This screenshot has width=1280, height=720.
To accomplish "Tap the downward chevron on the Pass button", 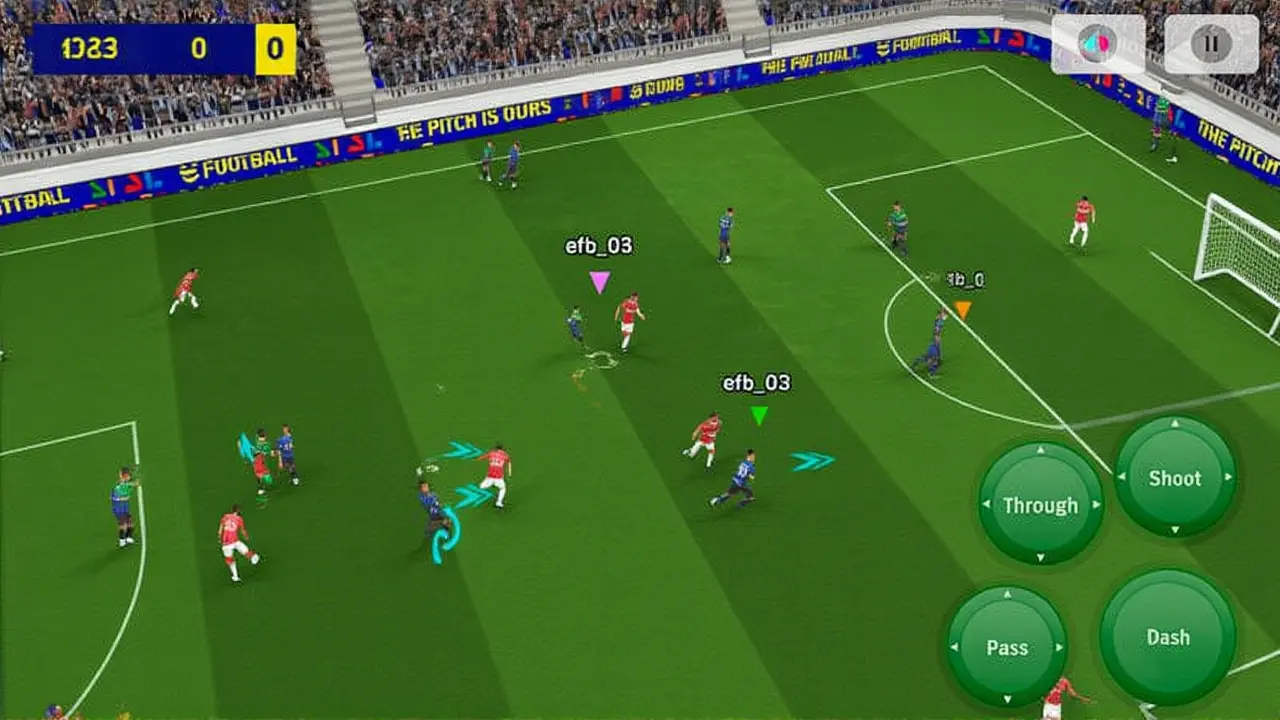I will pyautogui.click(x=1008, y=697).
